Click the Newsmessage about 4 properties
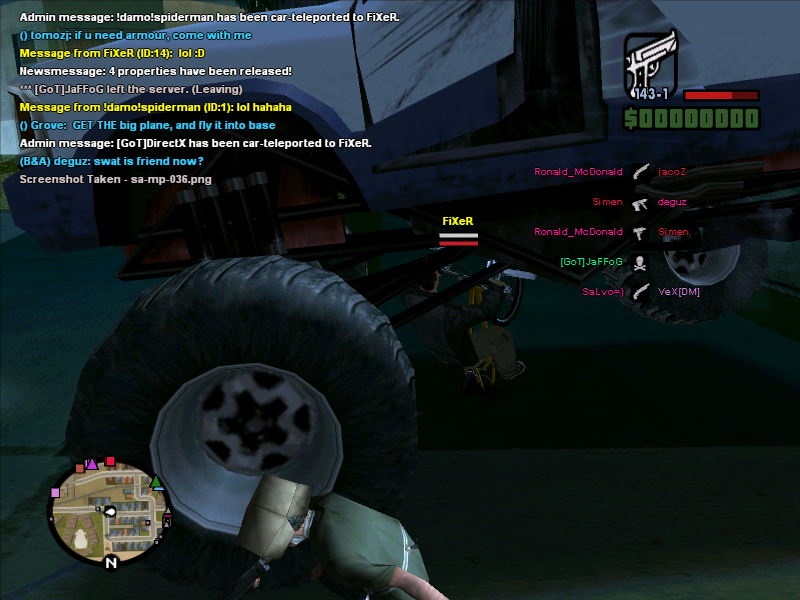 pos(155,71)
